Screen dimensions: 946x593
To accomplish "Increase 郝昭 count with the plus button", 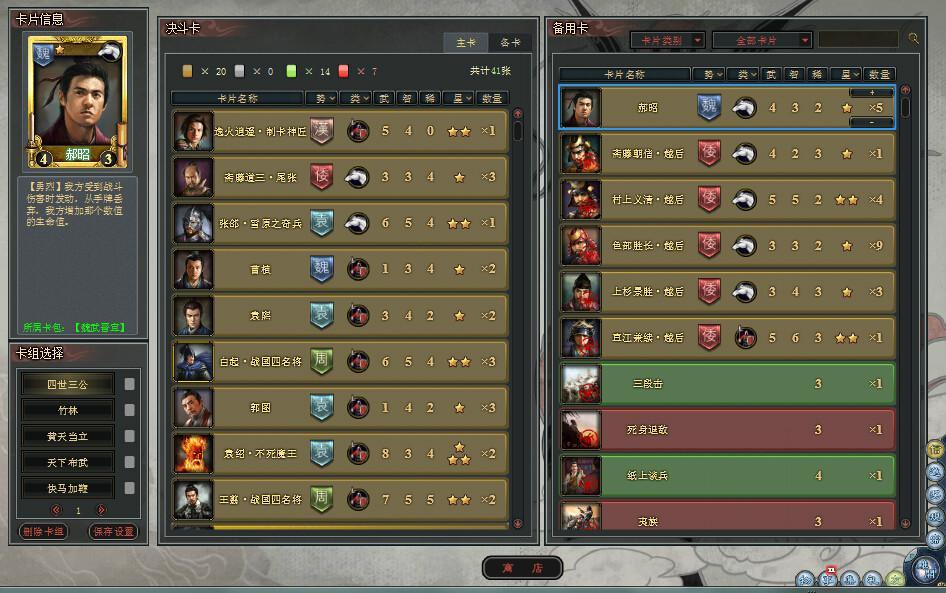I will 872,92.
